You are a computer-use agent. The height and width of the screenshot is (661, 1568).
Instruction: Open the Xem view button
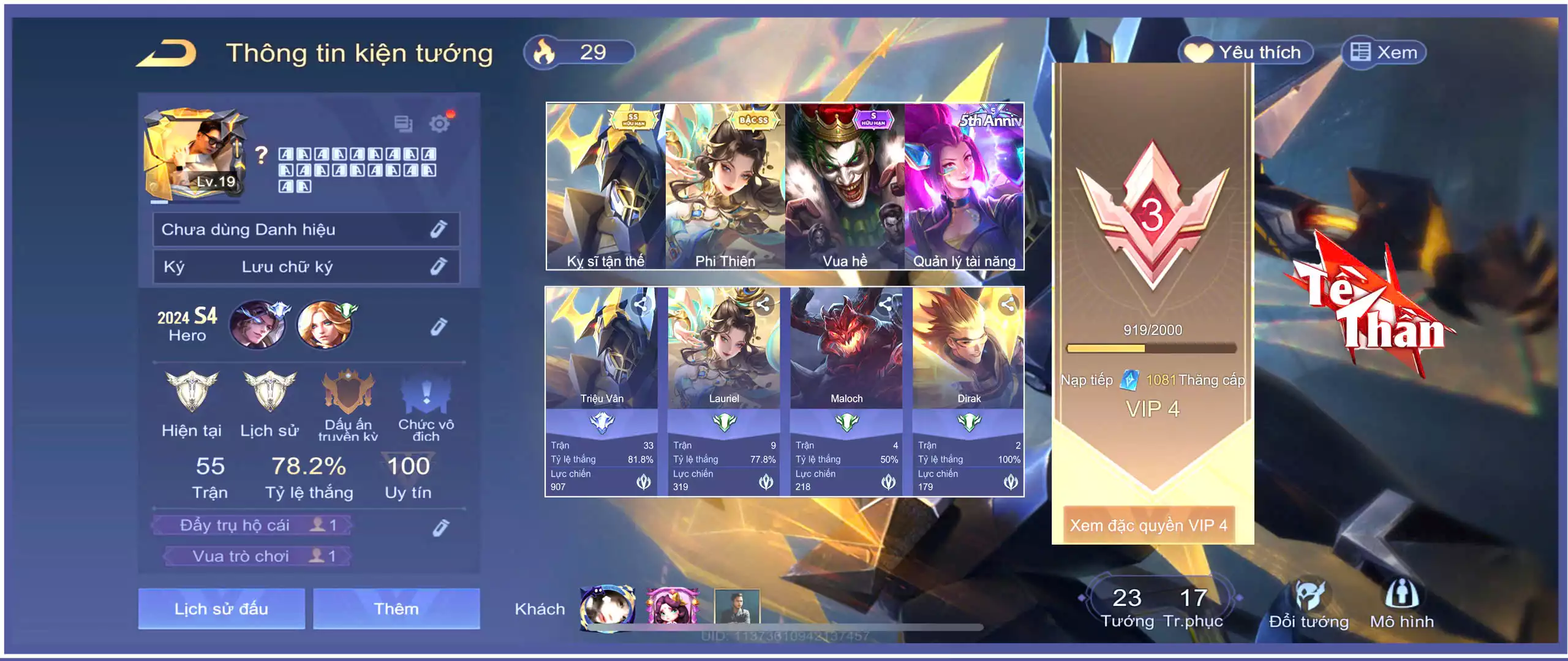point(1384,53)
